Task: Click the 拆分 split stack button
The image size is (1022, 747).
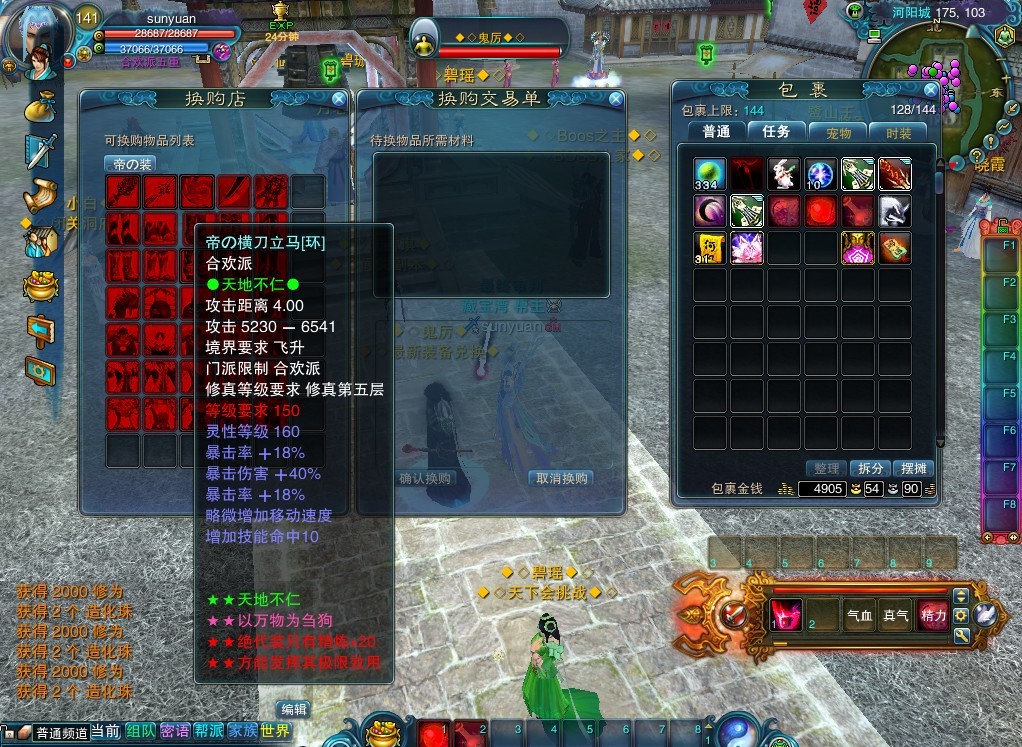Action: 871,468
